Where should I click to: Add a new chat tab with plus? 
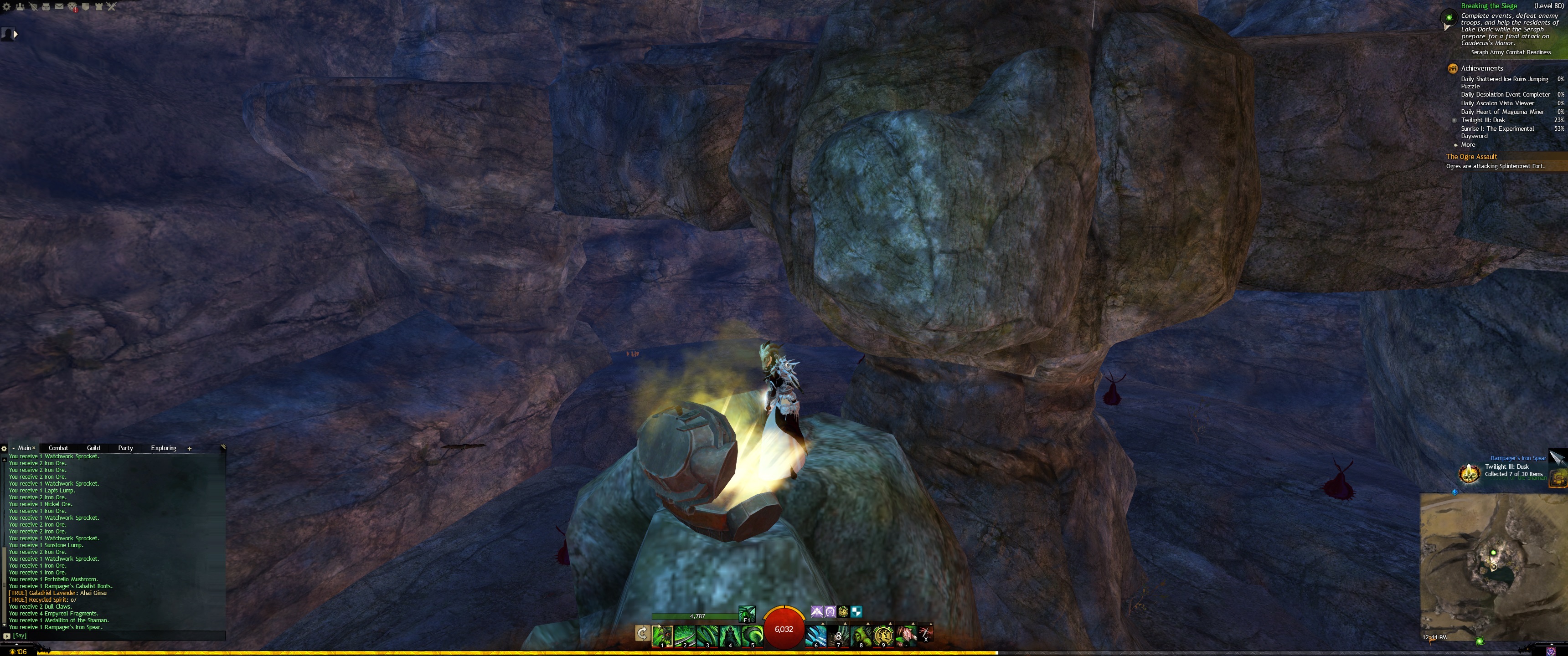[x=189, y=448]
